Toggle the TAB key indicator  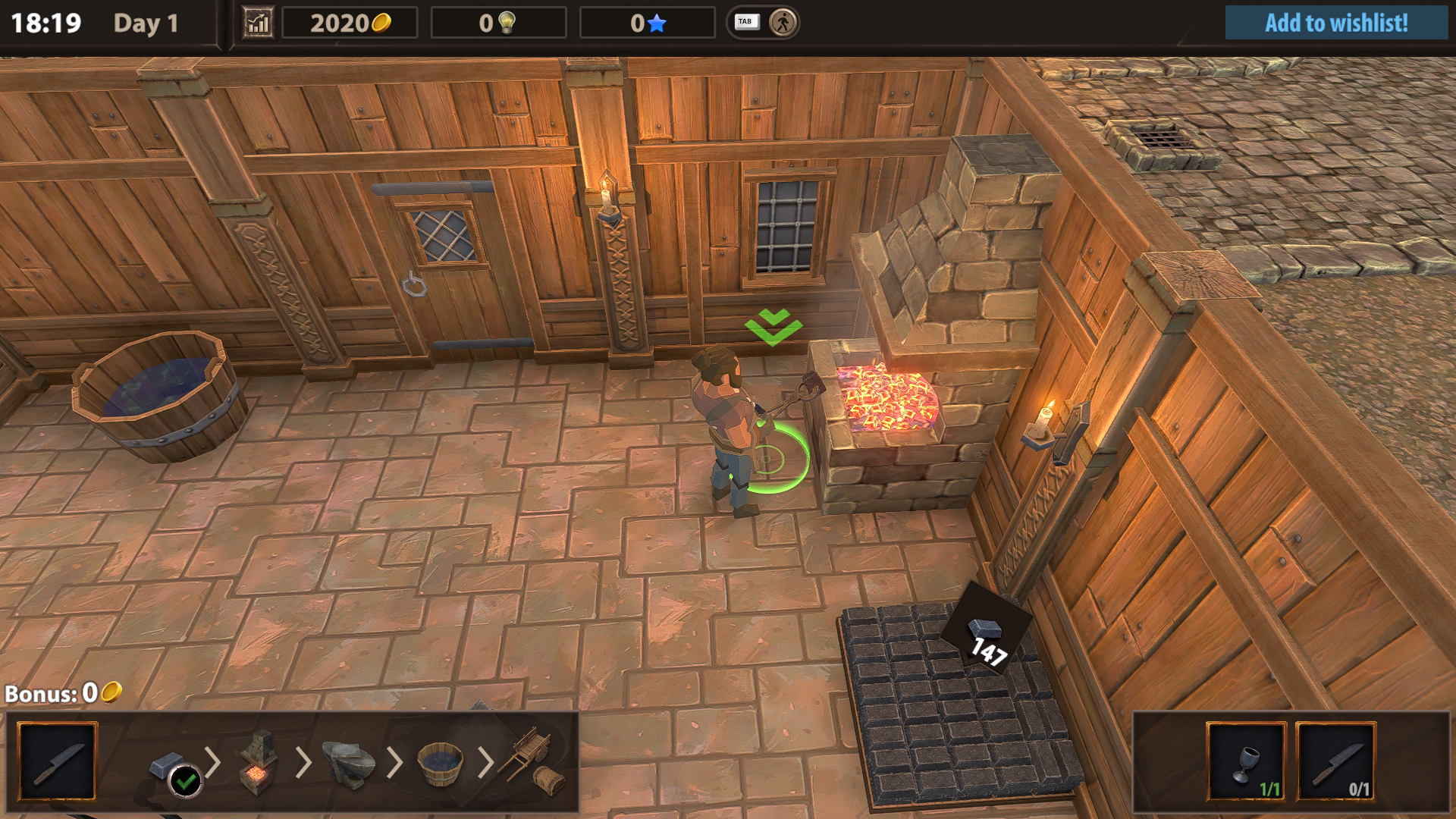pyautogui.click(x=746, y=22)
